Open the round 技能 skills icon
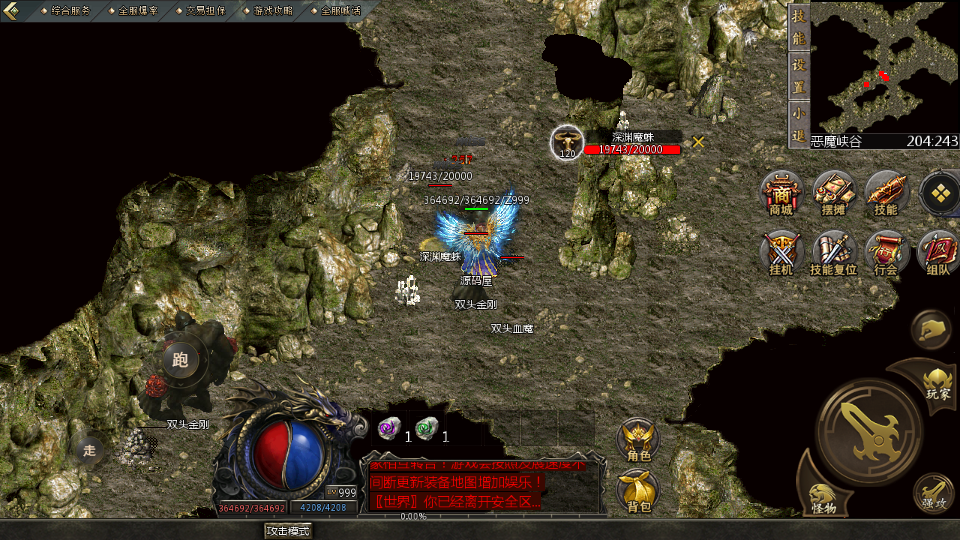The height and width of the screenshot is (540, 960). (885, 192)
